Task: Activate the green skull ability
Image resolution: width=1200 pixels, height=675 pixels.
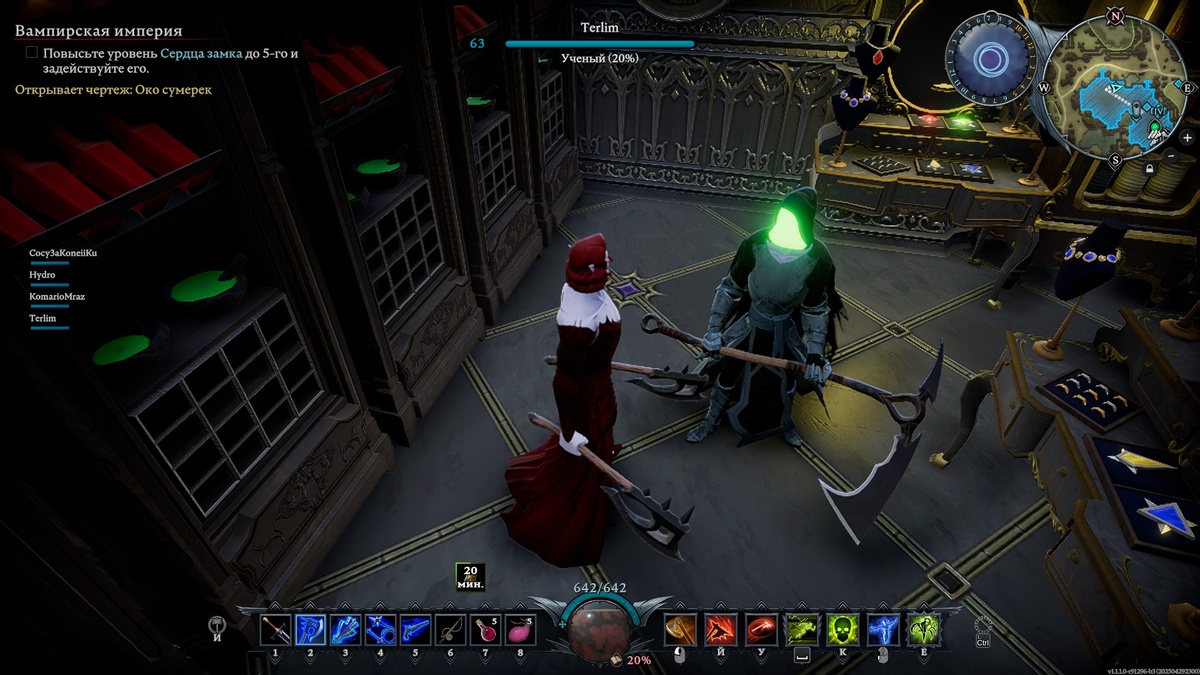Action: (843, 630)
